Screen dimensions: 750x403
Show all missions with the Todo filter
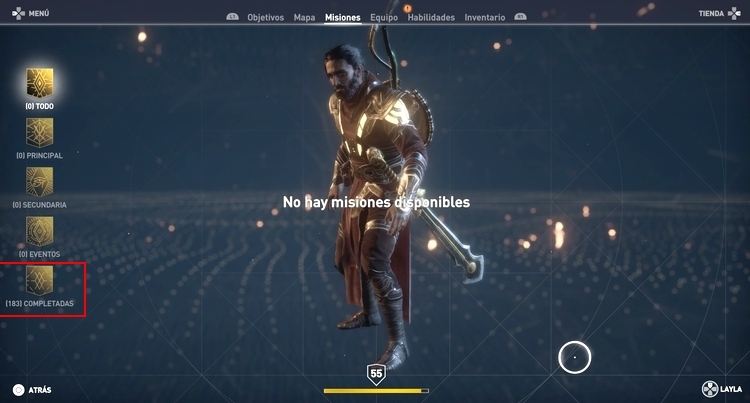click(x=40, y=83)
